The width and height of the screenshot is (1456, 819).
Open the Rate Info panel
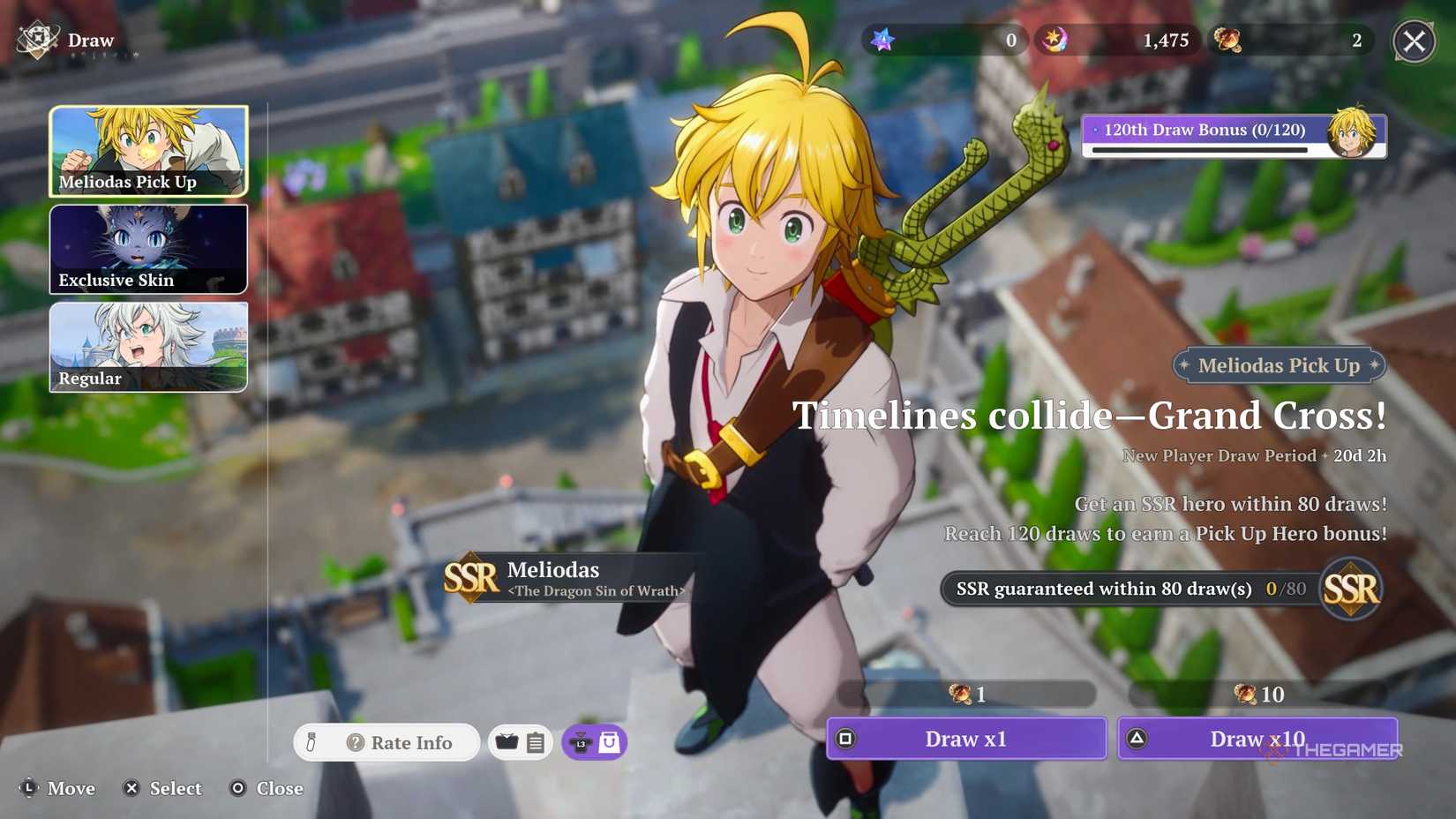click(399, 742)
